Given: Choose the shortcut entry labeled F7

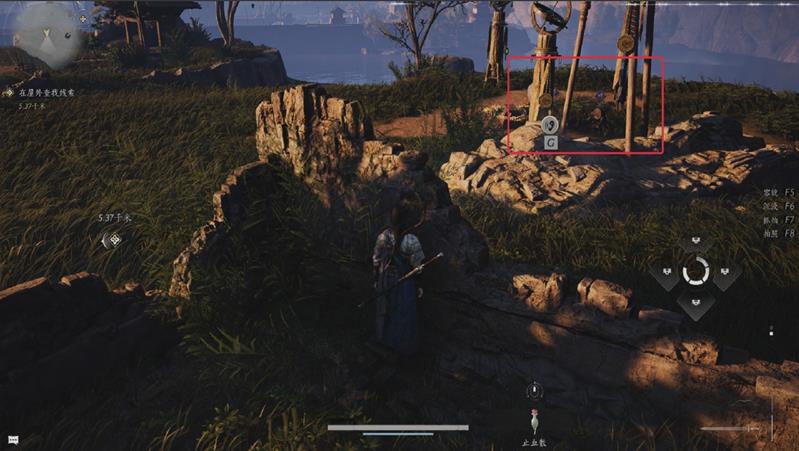Looking at the screenshot, I should point(778,219).
